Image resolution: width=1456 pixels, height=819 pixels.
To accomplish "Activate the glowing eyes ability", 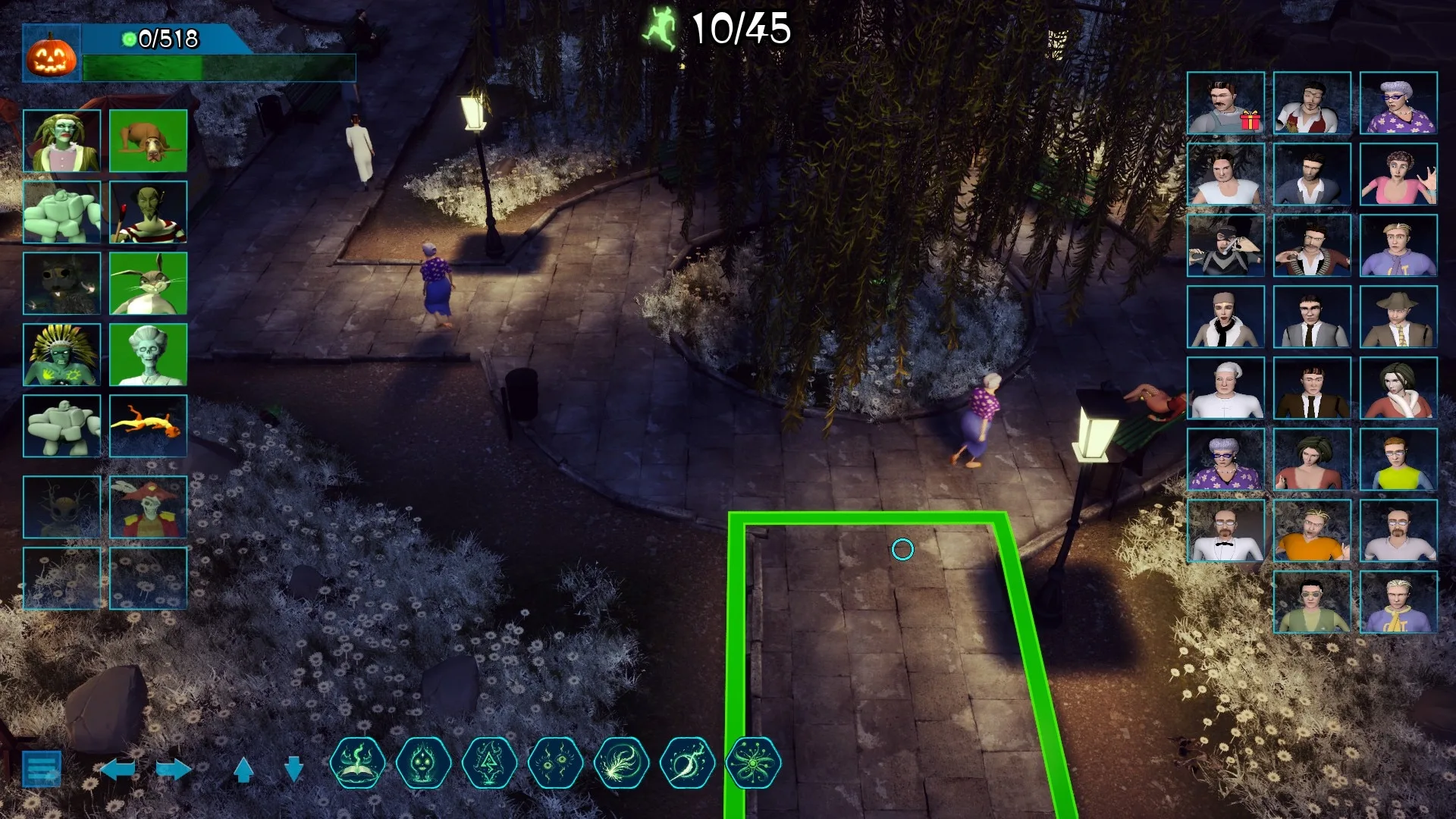I will coord(556,763).
